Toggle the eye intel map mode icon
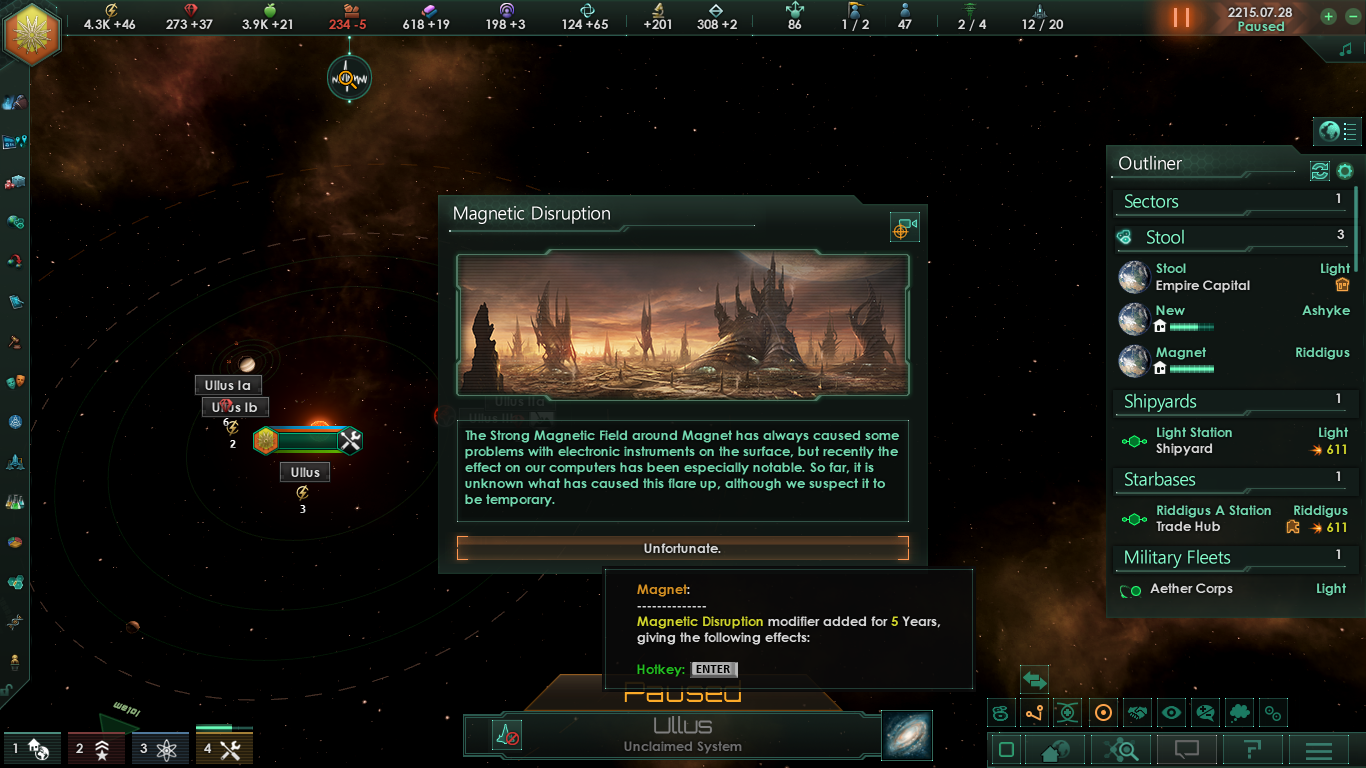The height and width of the screenshot is (768, 1366). pyautogui.click(x=1171, y=713)
